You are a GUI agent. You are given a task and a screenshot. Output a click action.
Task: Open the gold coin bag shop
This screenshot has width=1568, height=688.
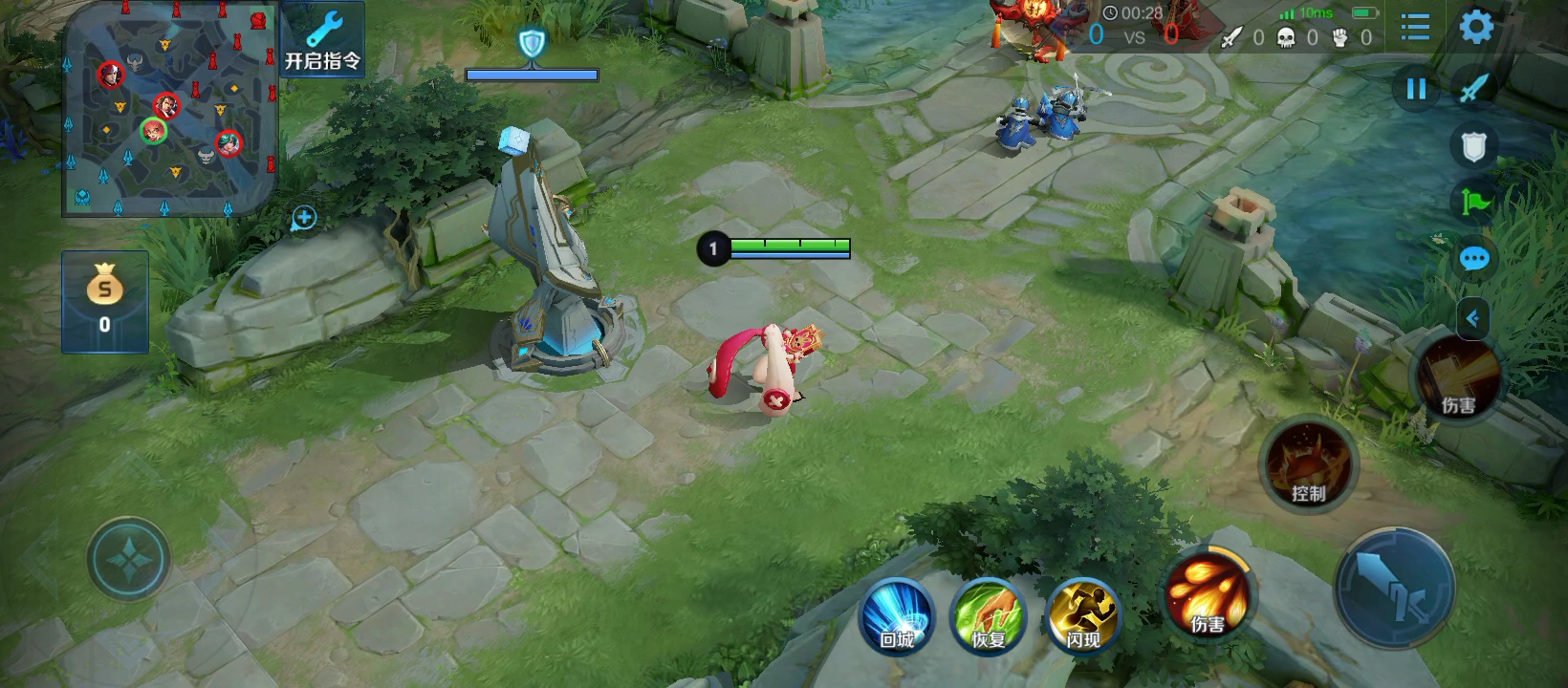click(x=105, y=301)
